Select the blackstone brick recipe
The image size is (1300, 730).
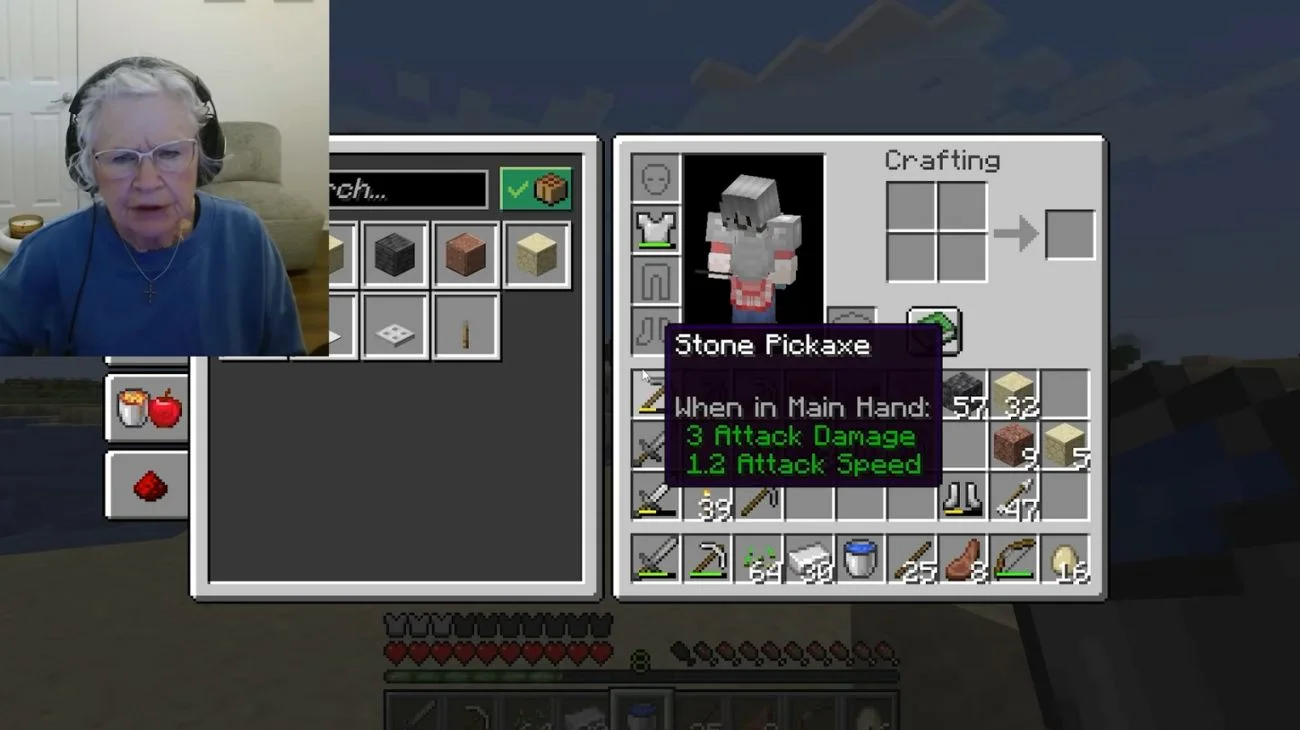(394, 255)
